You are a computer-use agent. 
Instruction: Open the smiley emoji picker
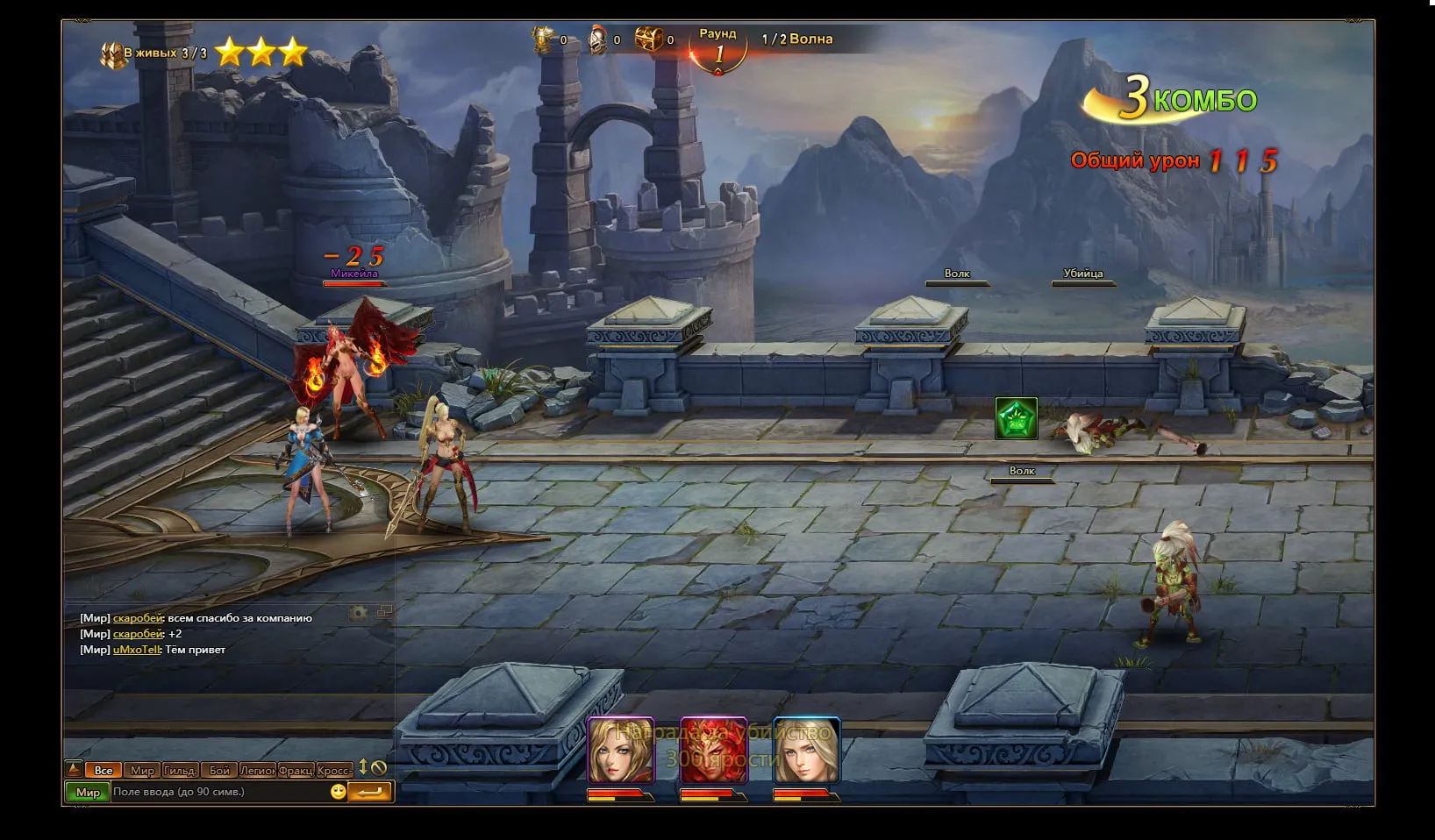pyautogui.click(x=339, y=792)
